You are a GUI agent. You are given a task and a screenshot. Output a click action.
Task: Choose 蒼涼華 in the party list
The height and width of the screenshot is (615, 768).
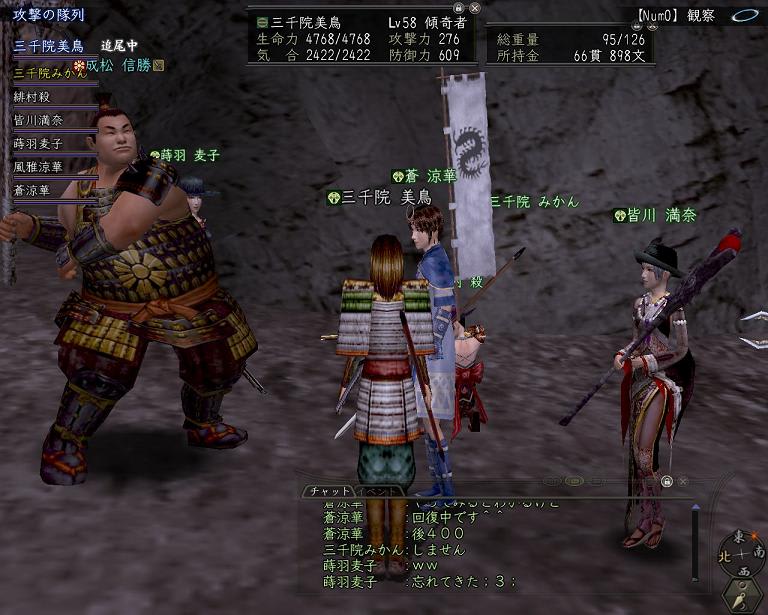pyautogui.click(x=32, y=190)
